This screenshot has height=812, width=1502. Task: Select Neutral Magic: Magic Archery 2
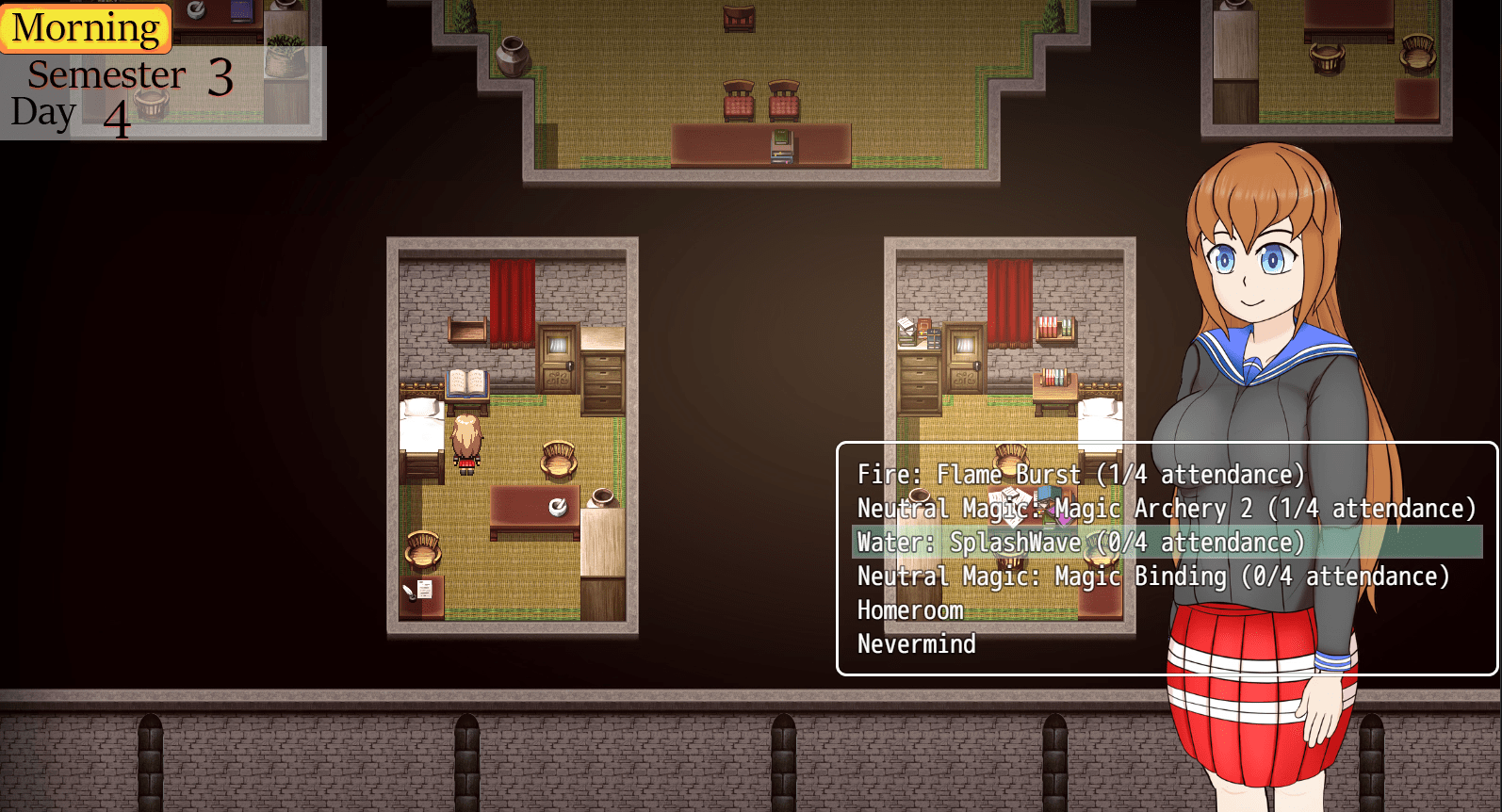click(1166, 509)
